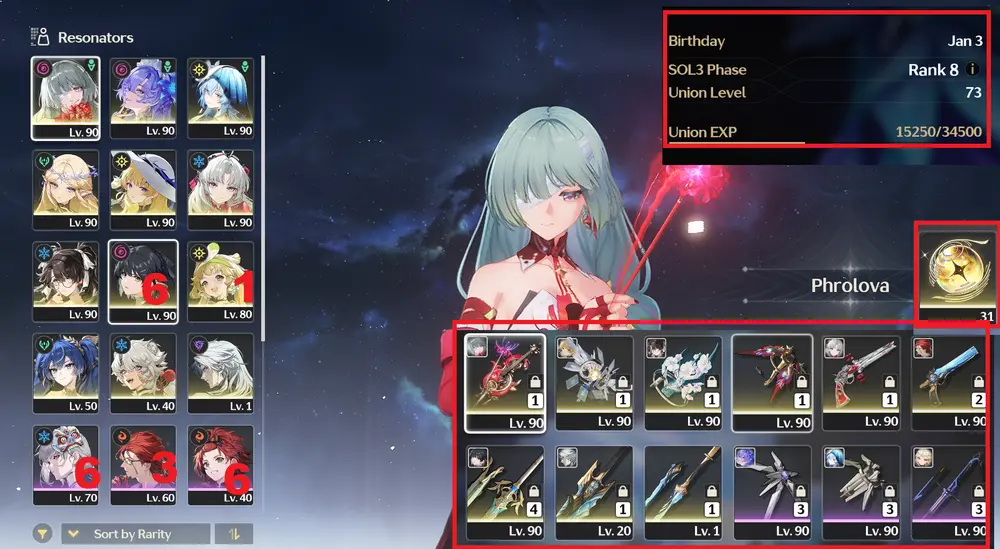1000x549 pixels.
Task: Select the Lv. 1 sword weapon slot
Action: [x=684, y=492]
